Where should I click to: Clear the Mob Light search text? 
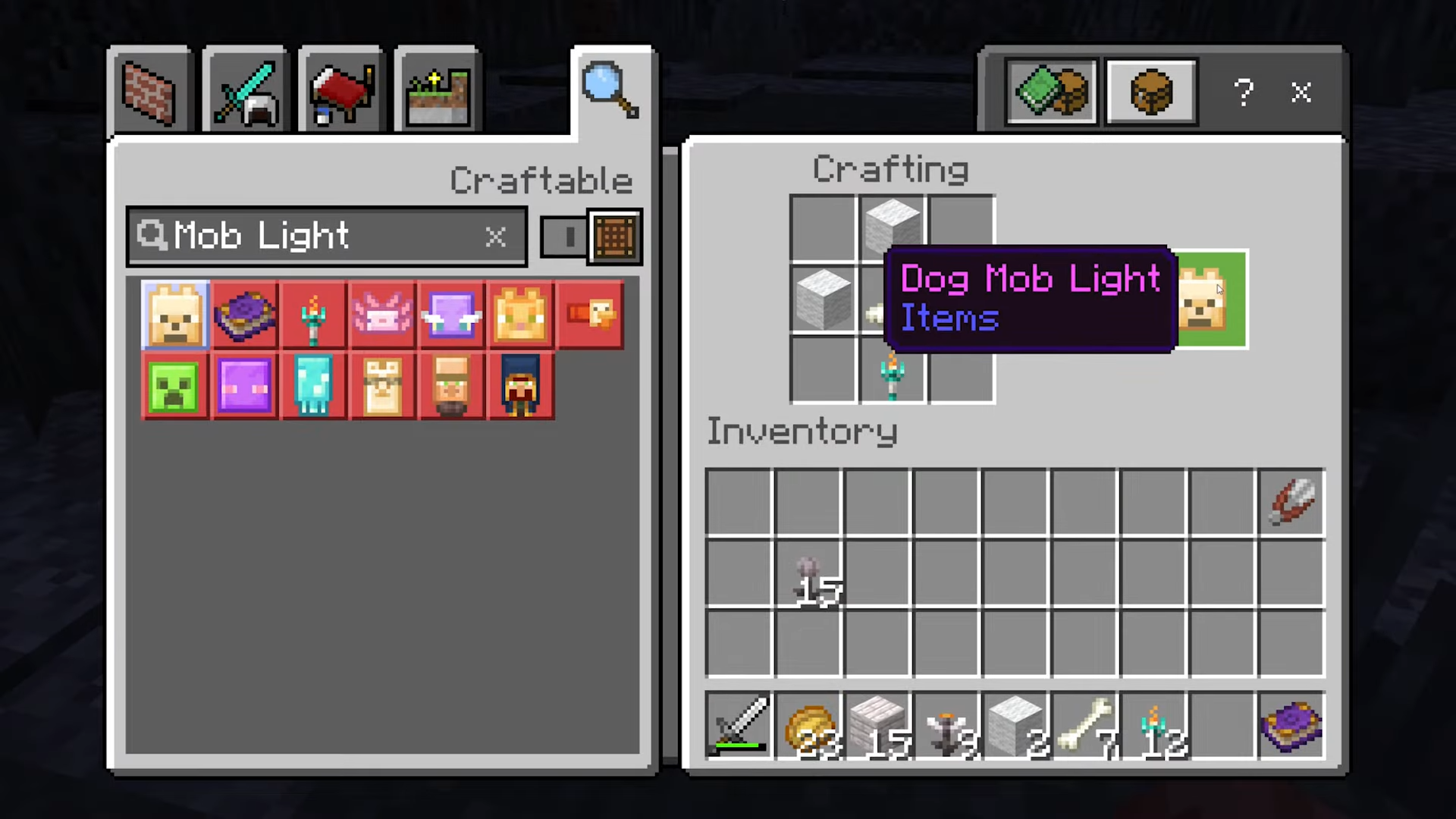[495, 237]
